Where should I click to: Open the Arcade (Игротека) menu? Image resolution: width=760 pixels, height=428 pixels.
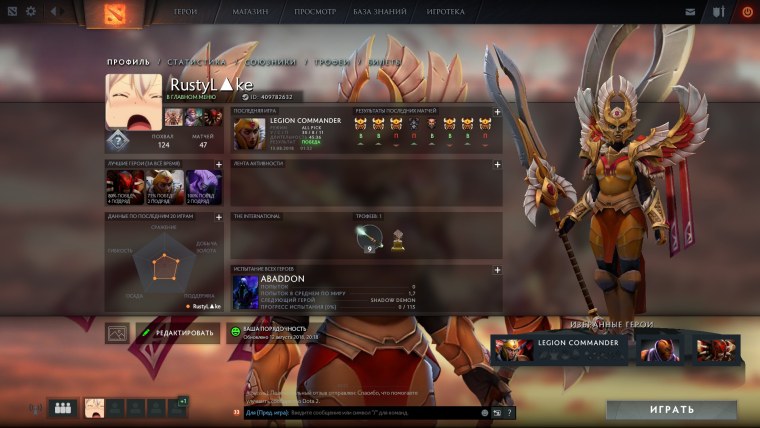pos(446,12)
